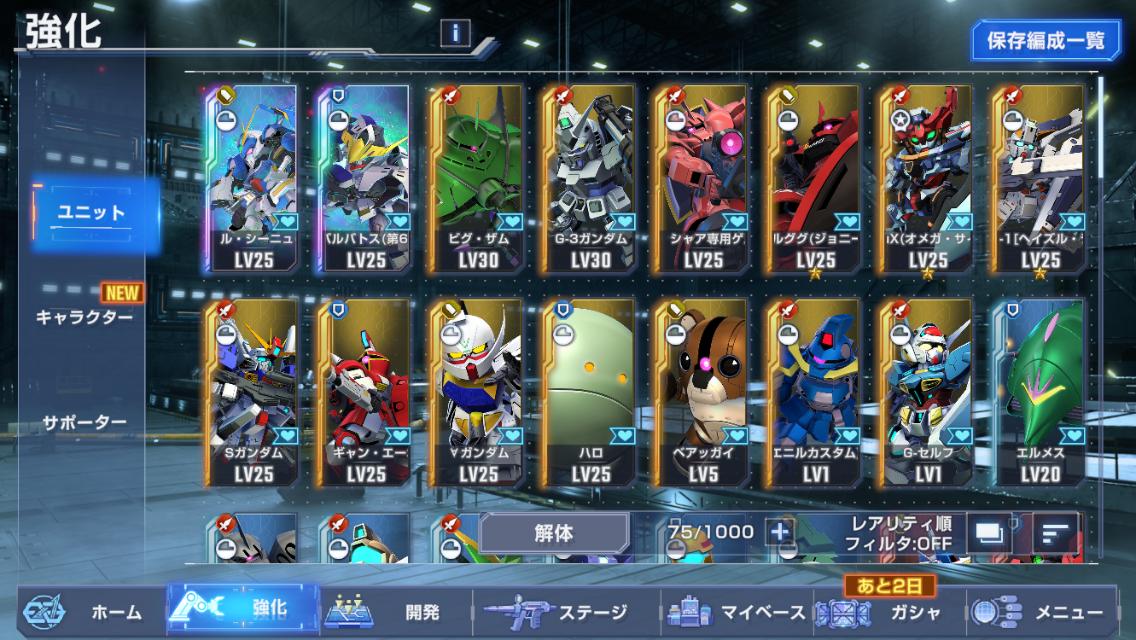Image resolution: width=1136 pixels, height=640 pixels.
Task: Click the info 'i' icon
Action: click(455, 33)
